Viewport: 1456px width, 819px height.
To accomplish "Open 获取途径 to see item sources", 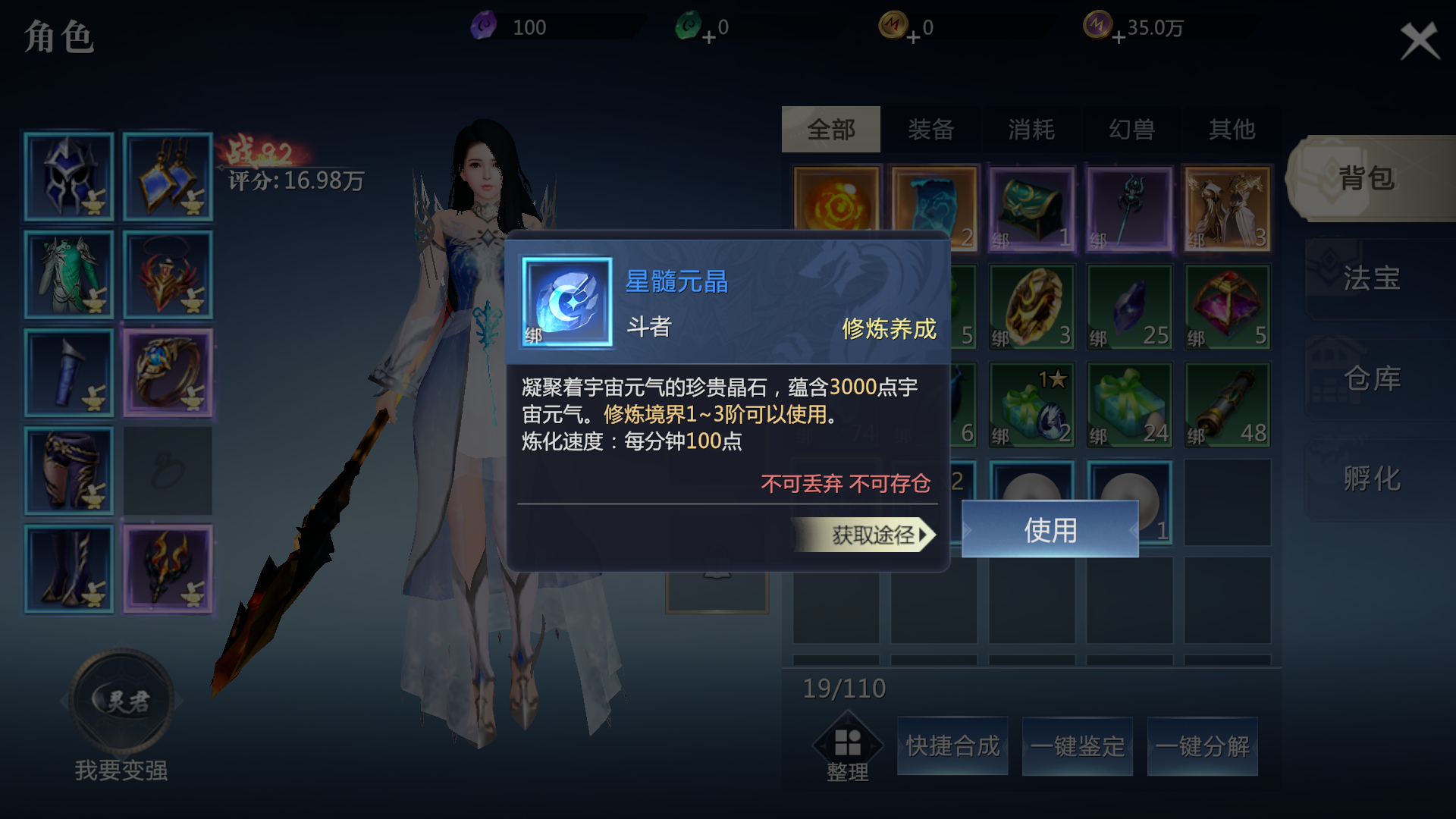I will click(x=864, y=535).
